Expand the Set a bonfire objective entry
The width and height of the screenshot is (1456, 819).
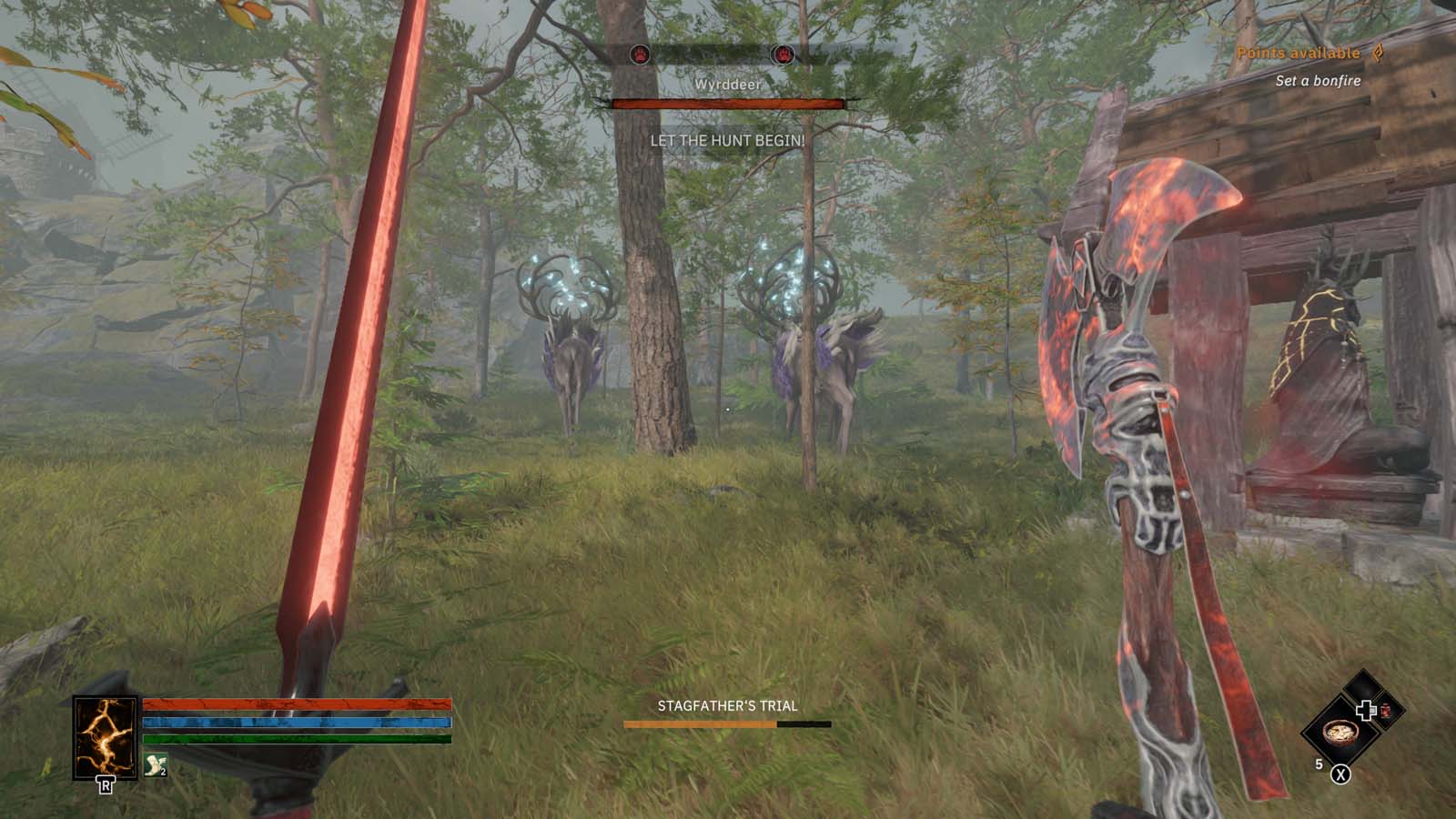click(1318, 80)
